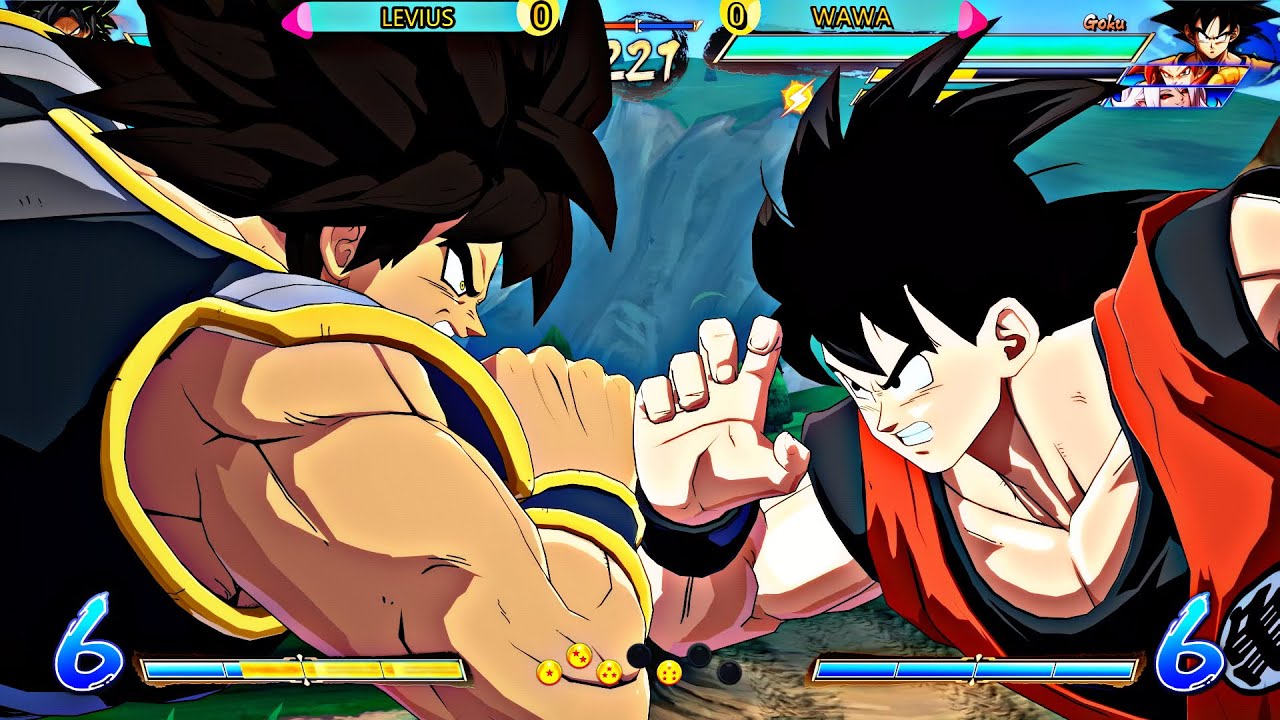Click the lightning spark icon

(x=797, y=97)
